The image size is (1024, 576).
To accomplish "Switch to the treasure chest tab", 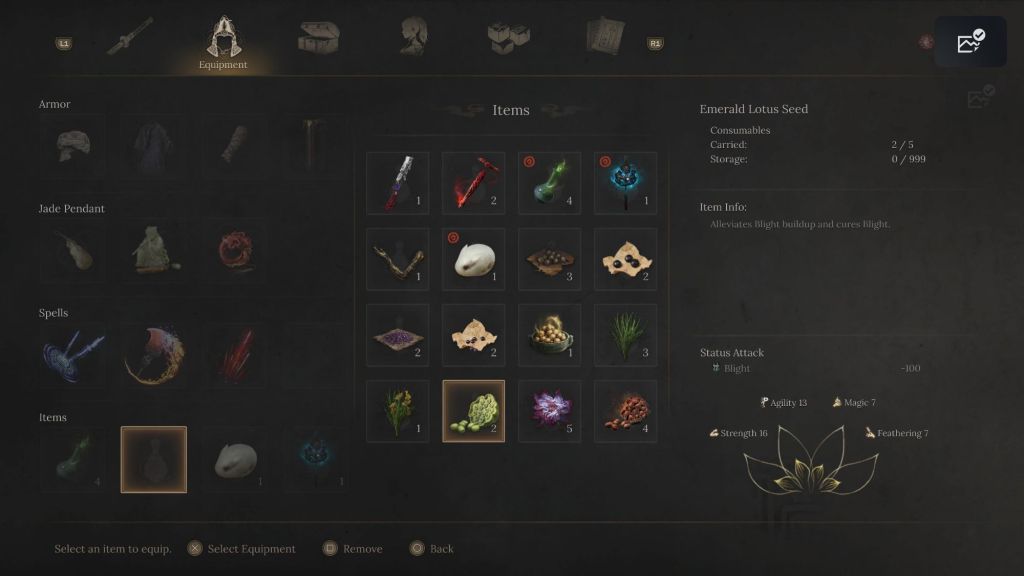I will (x=318, y=38).
